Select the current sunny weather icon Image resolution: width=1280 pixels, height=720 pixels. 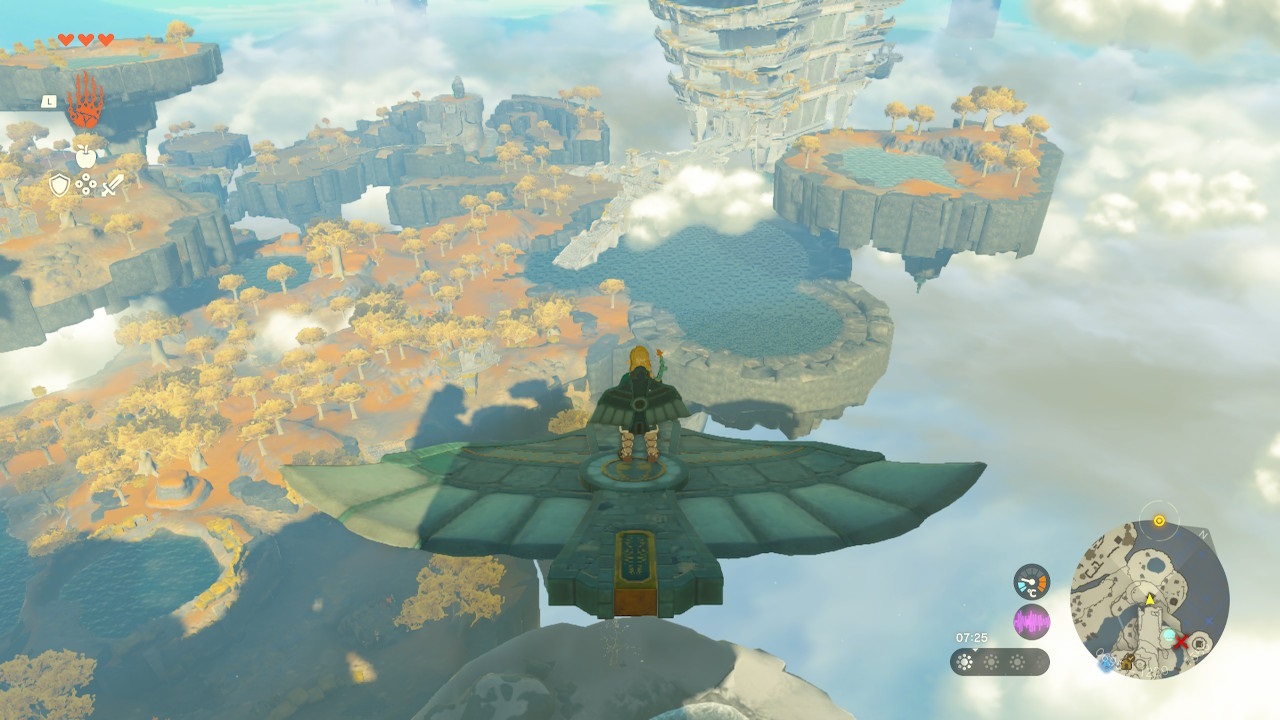[x=963, y=661]
